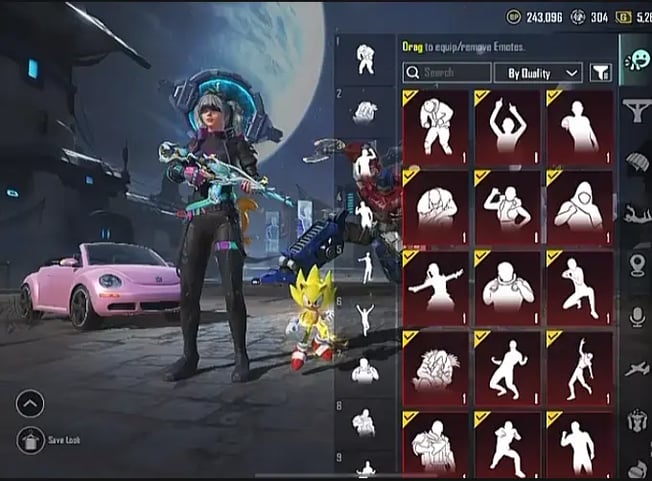Open the By Quality sort dropdown
652x481 pixels.
pyautogui.click(x=543, y=72)
